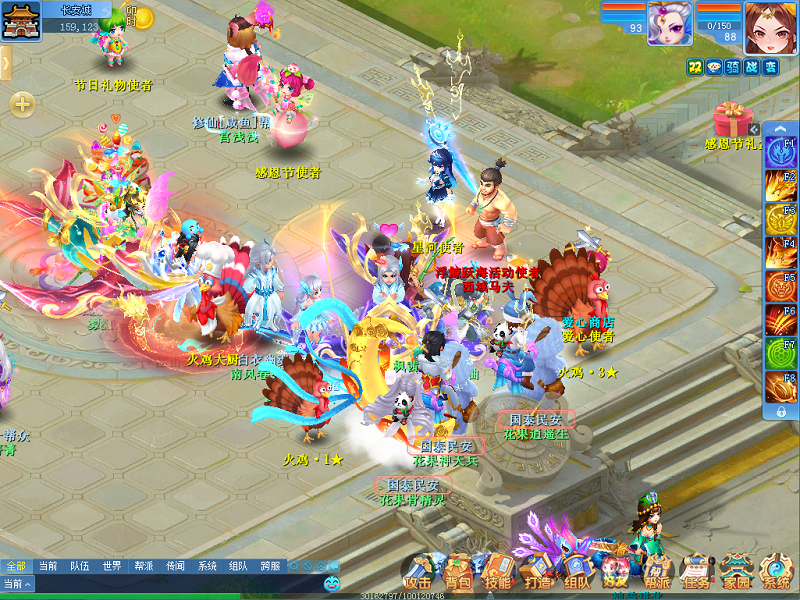Open the 打造 (crafting) menu
This screenshot has height=600, width=800.
pos(537,574)
